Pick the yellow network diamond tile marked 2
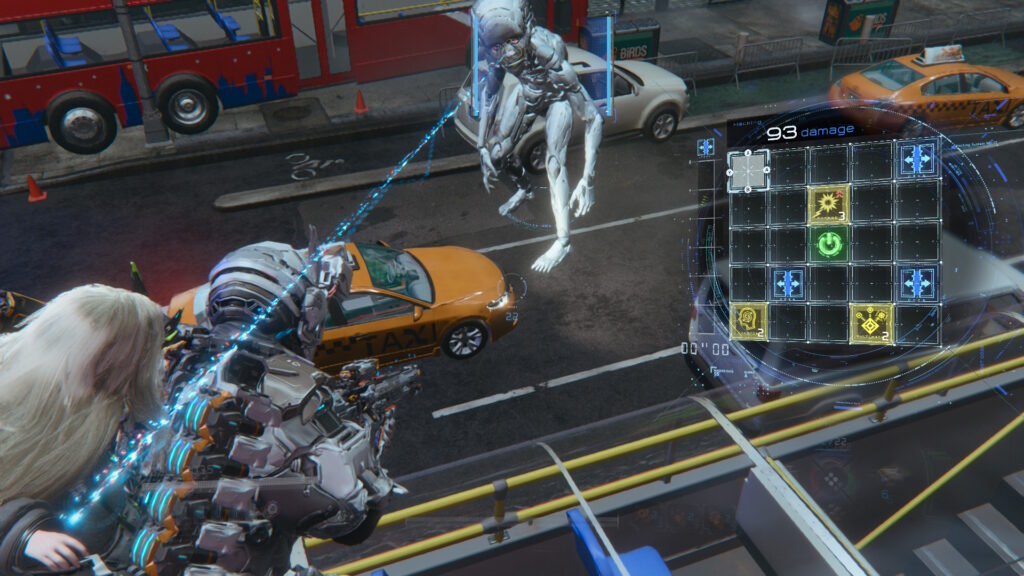 click(871, 321)
